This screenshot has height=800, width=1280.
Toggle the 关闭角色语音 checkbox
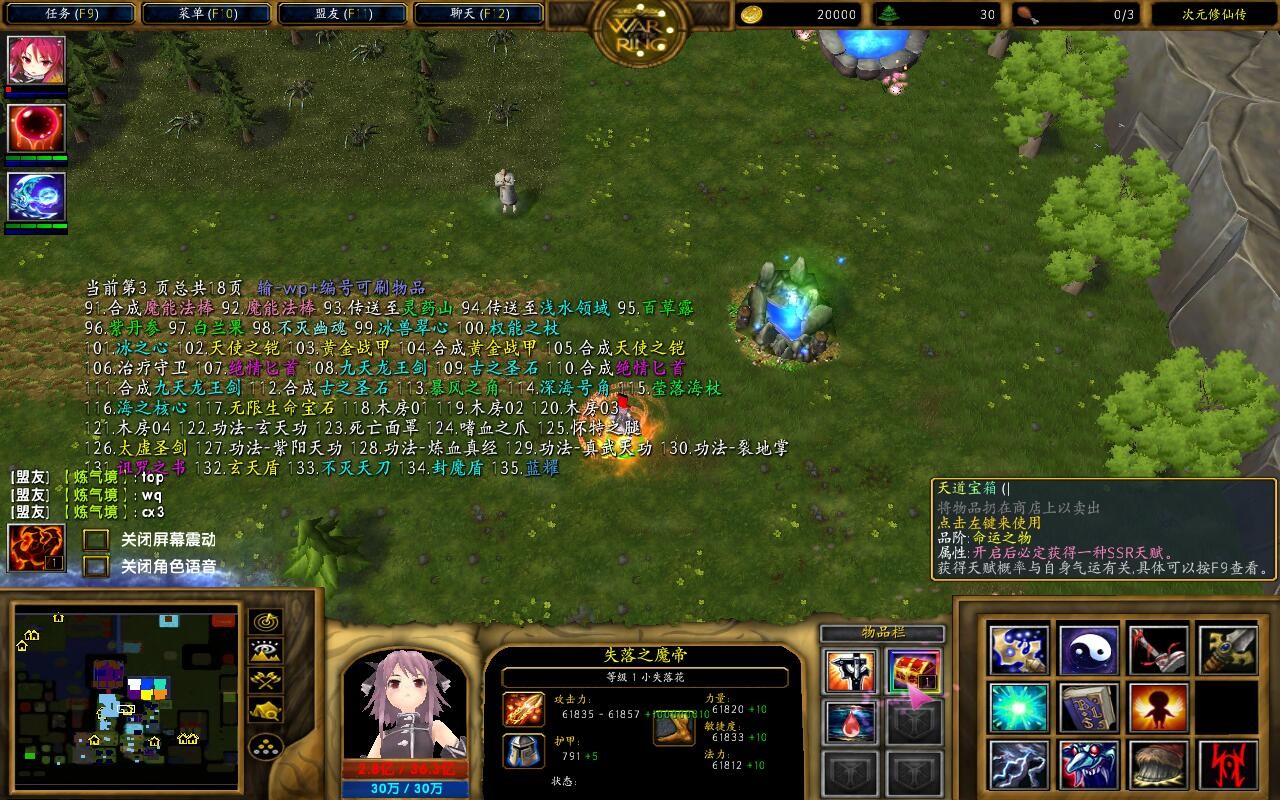click(96, 567)
